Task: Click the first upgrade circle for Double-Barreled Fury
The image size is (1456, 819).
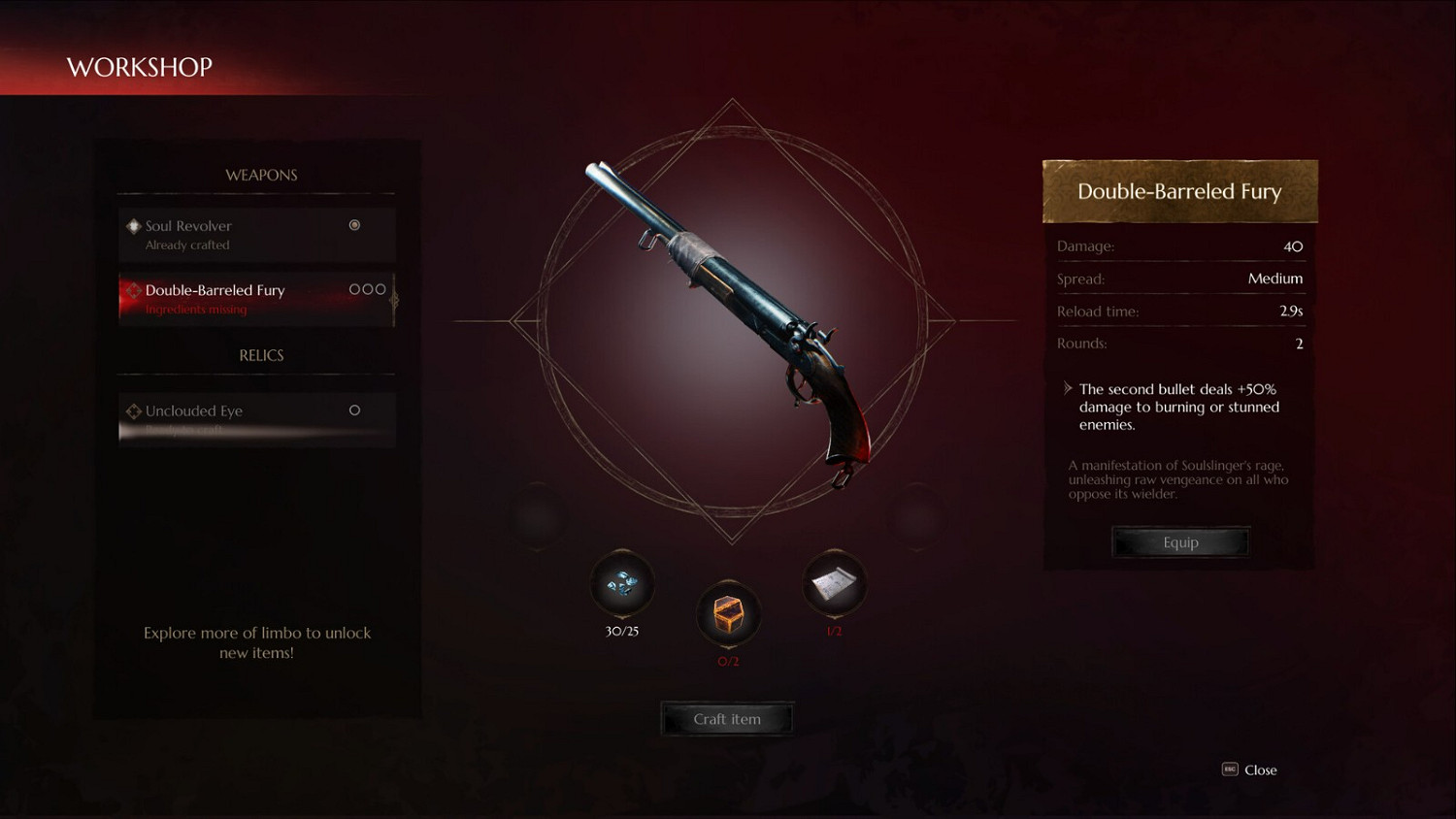Action: [356, 289]
